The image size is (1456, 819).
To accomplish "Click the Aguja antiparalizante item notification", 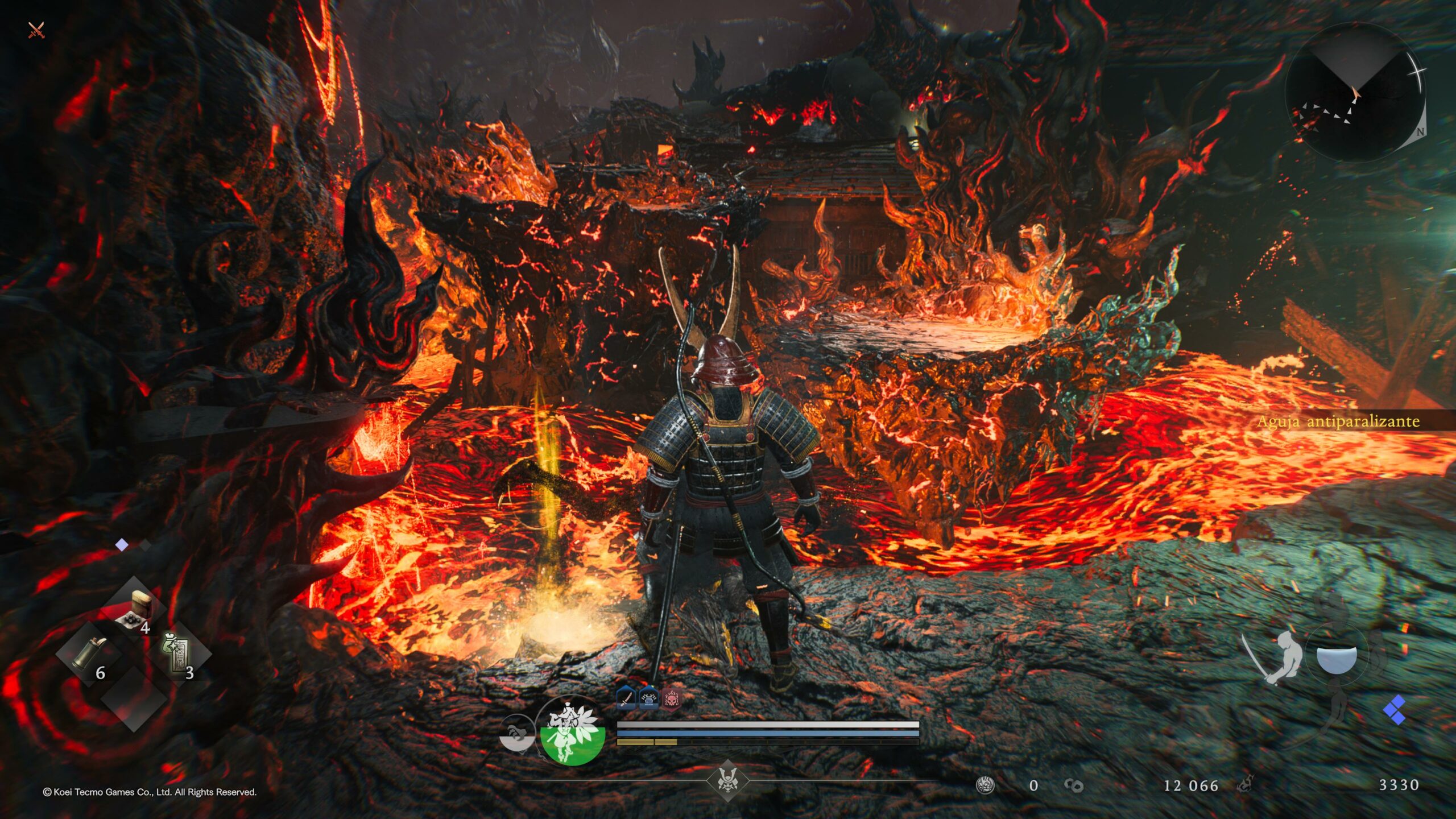I will click(x=1338, y=421).
